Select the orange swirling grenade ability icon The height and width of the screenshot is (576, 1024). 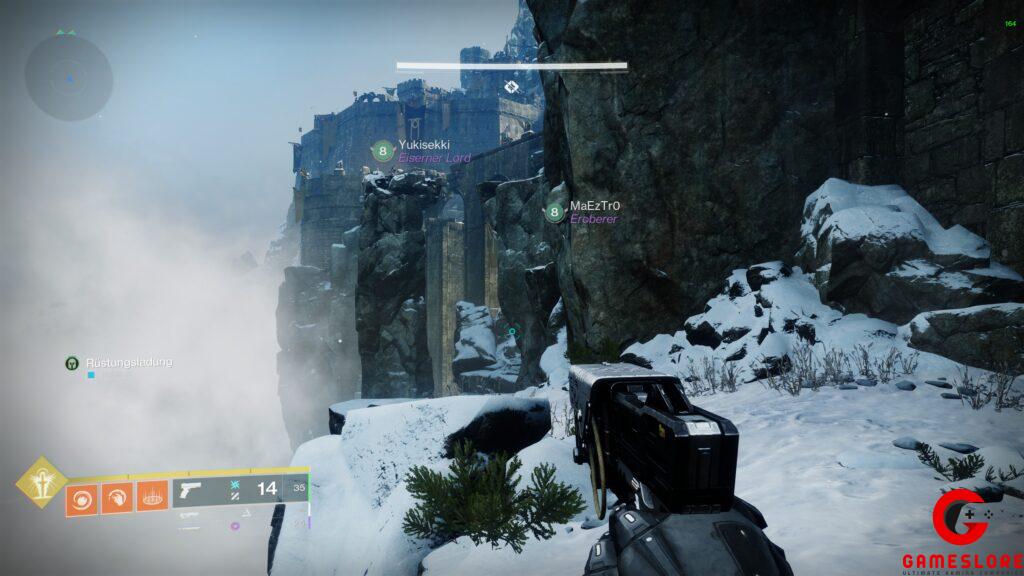point(82,497)
